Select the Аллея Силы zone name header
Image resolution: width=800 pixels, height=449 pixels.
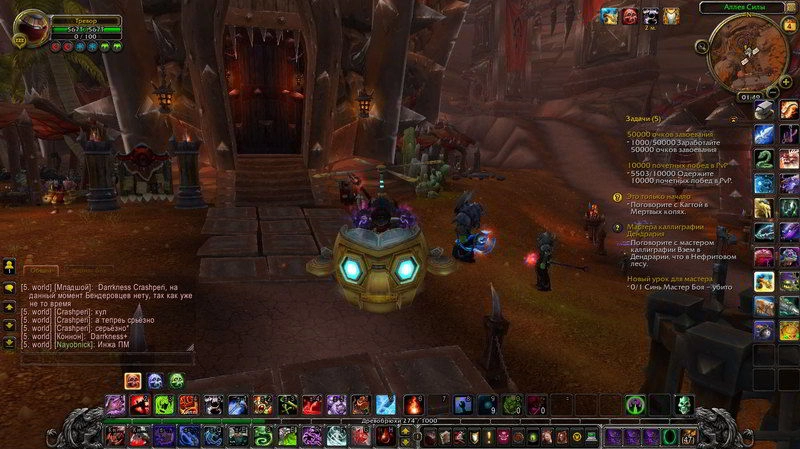click(747, 7)
